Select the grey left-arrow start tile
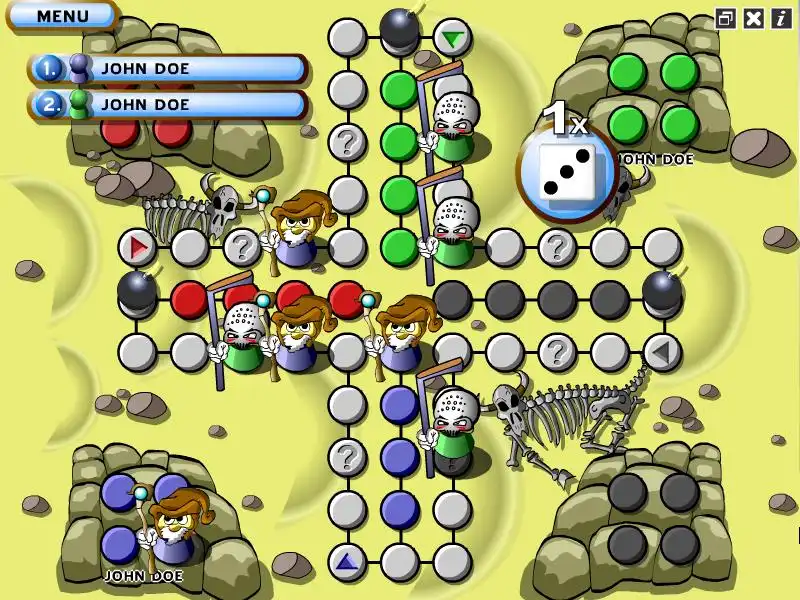Viewport: 800px width, 600px height. coord(662,352)
